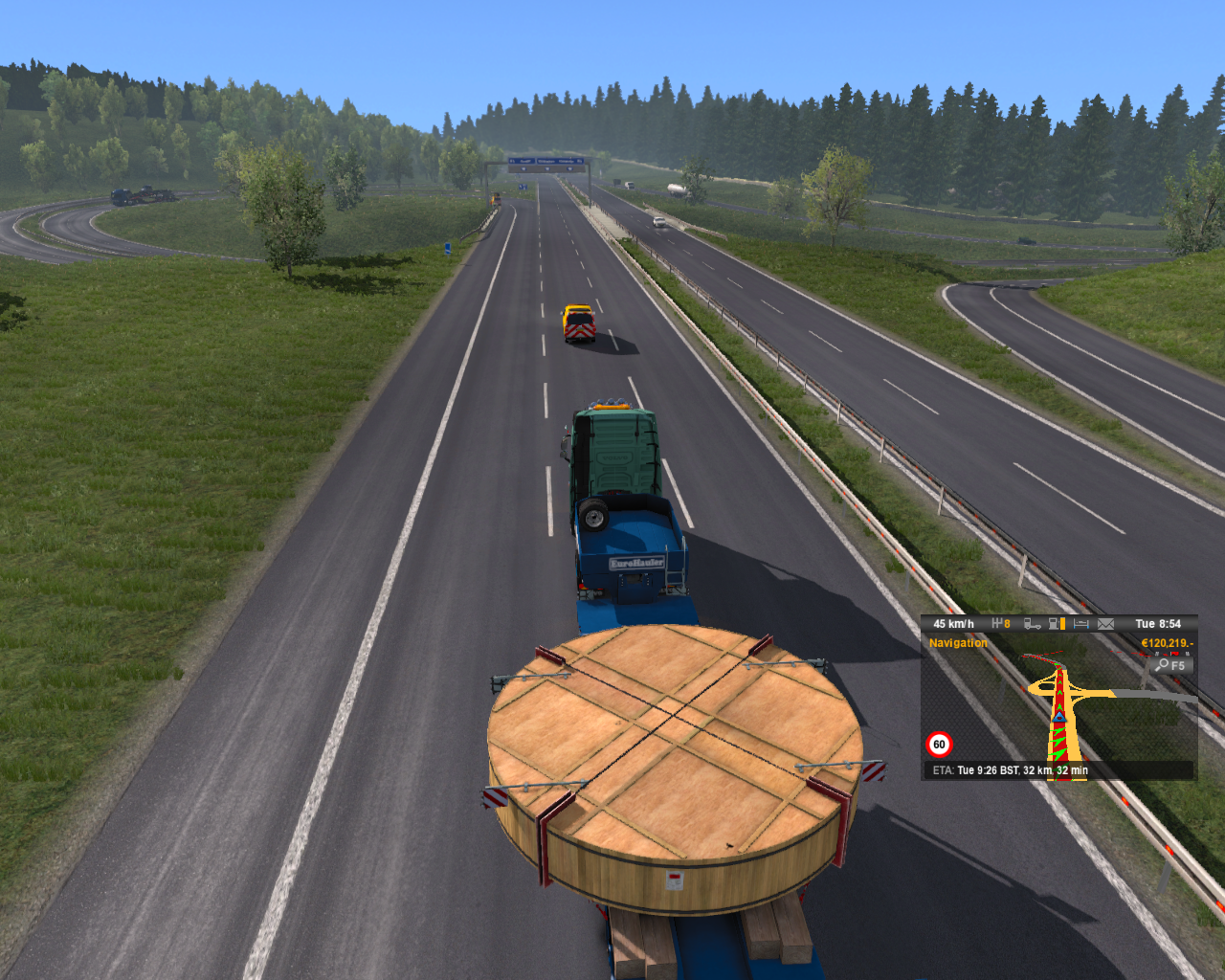This screenshot has height=980, width=1225.
Task: Select the blue player arrow on the minimap
Action: point(1059,717)
